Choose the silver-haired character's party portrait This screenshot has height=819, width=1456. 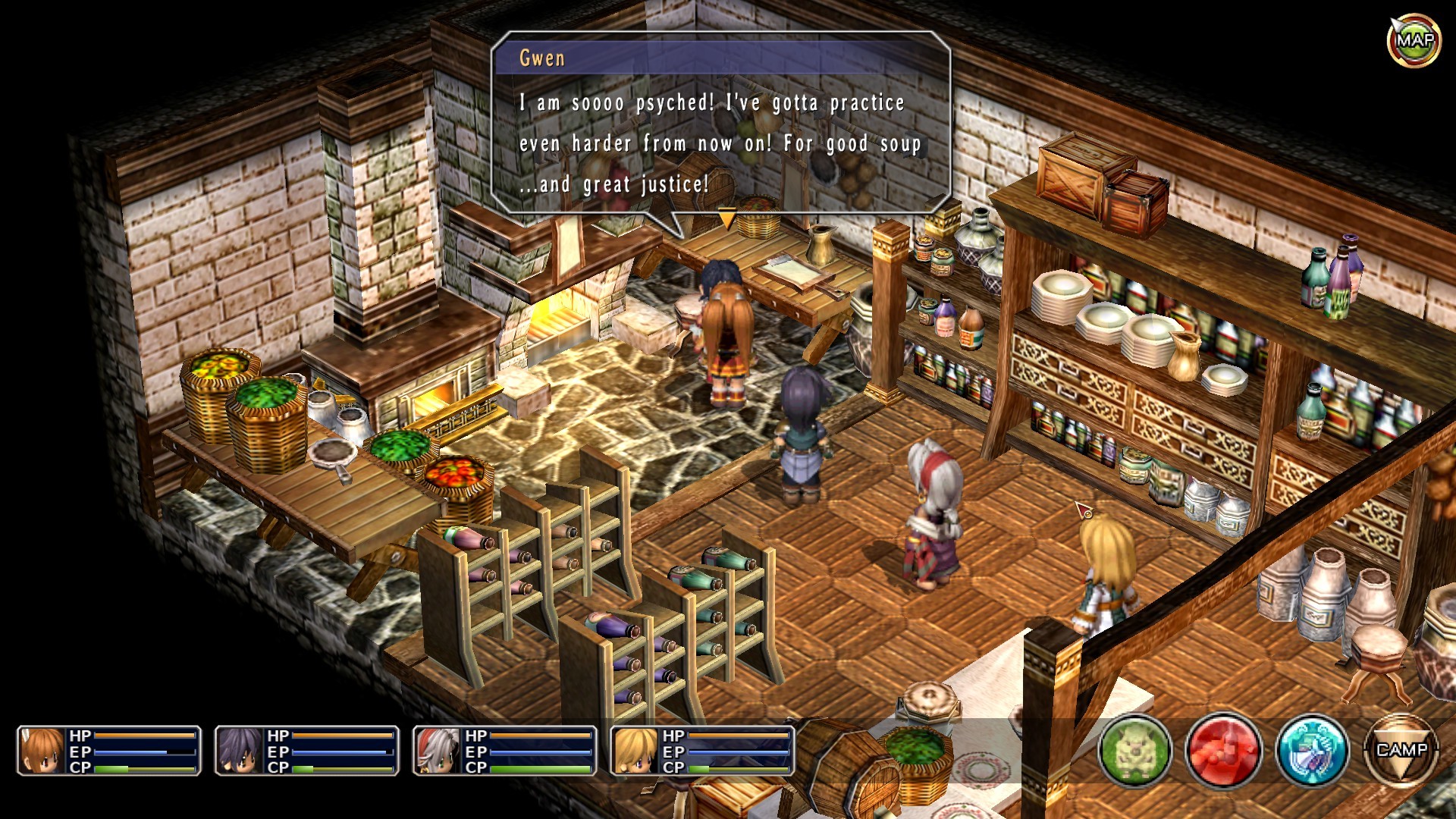coord(438,751)
